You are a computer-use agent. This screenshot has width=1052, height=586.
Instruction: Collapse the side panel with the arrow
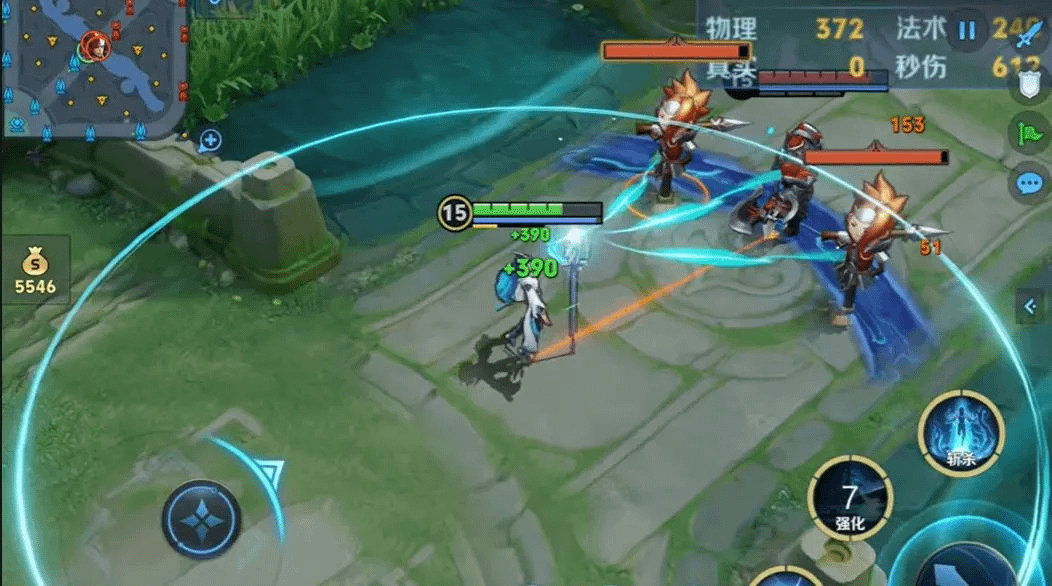point(1030,307)
